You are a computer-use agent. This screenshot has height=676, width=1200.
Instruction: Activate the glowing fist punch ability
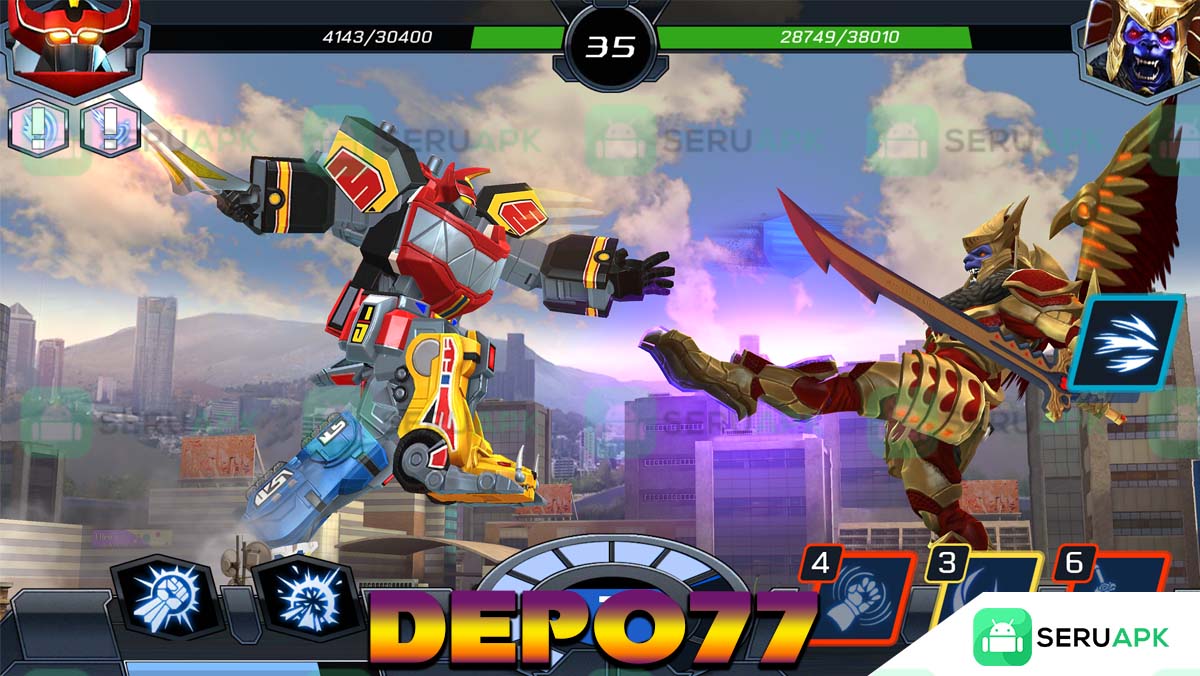(x=165, y=597)
